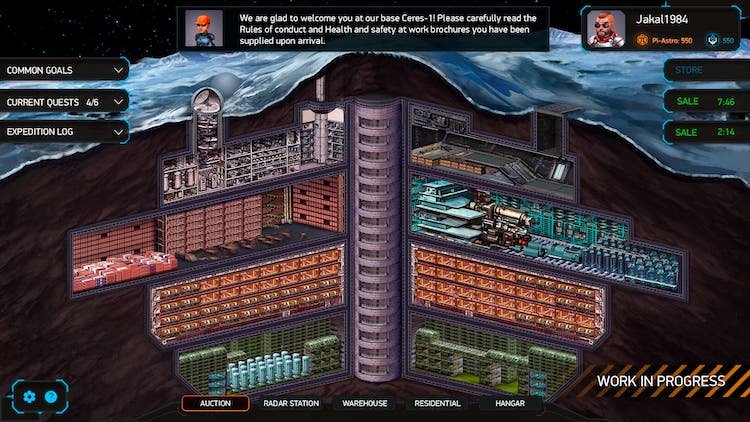750x422 pixels.
Task: Choose the Residential tab
Action: [x=437, y=404]
